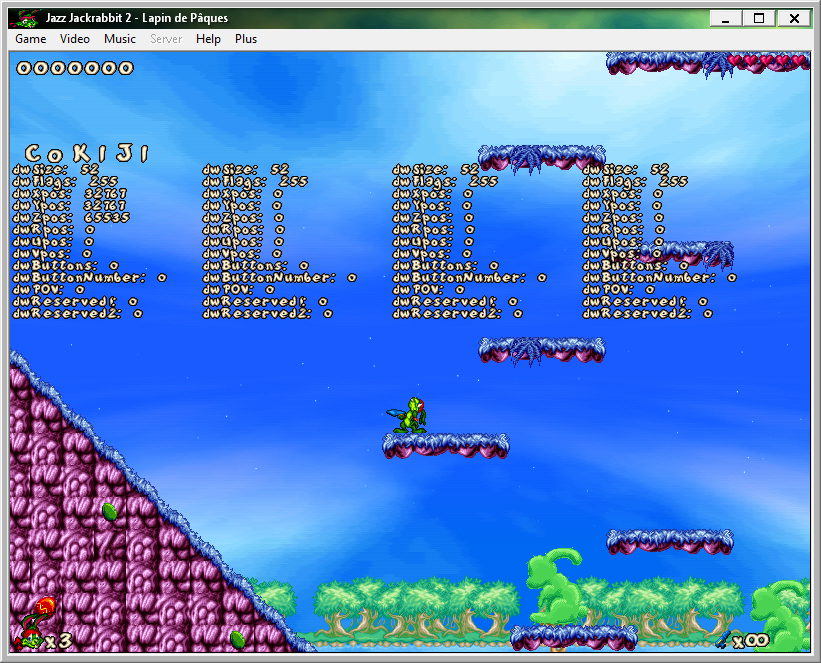This screenshot has width=821, height=663.
Task: Maximize the game window
Action: click(x=758, y=18)
